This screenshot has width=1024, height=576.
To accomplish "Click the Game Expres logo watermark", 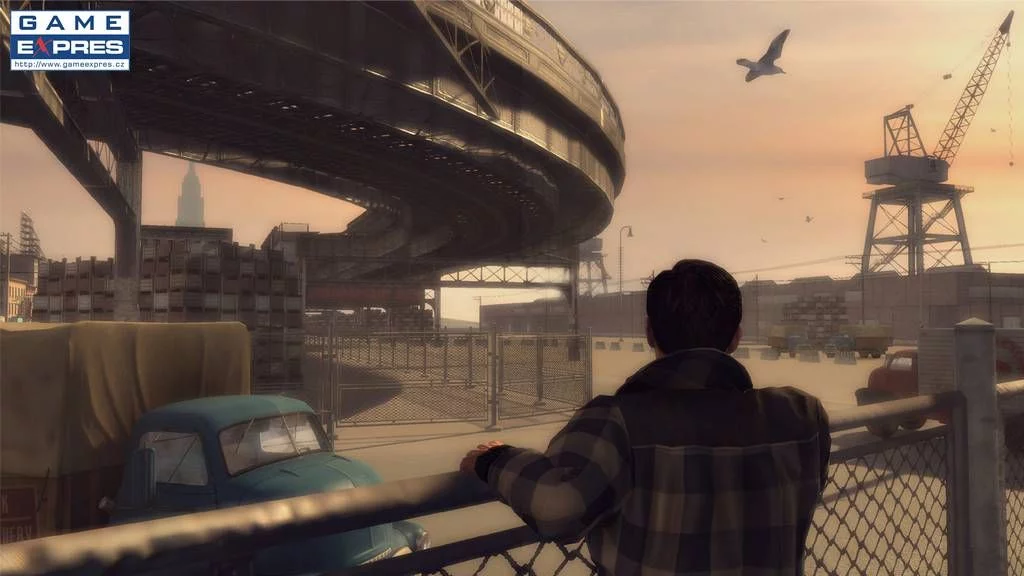I will 70,40.
